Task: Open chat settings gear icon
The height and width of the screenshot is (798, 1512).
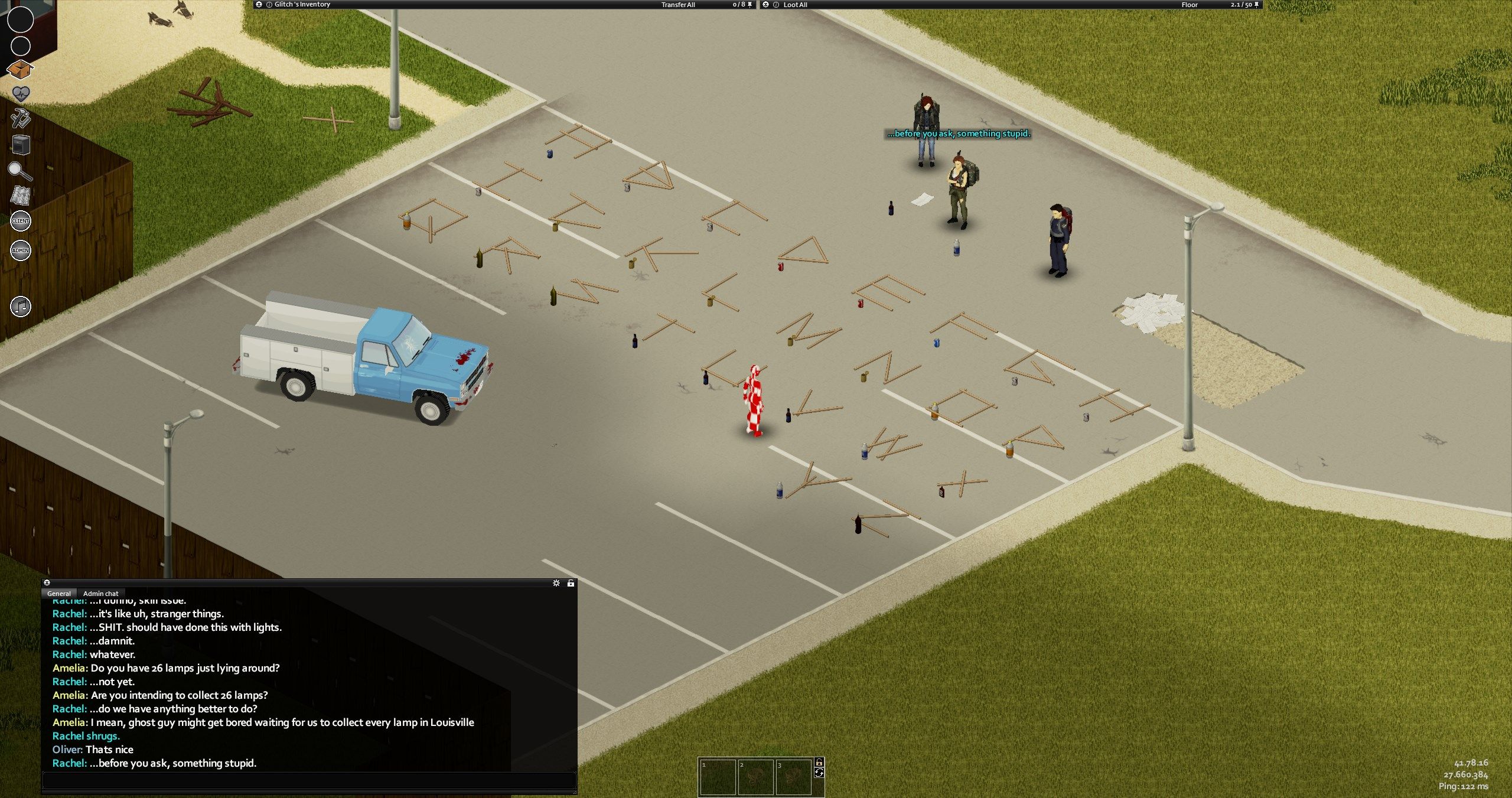Action: pyautogui.click(x=556, y=583)
